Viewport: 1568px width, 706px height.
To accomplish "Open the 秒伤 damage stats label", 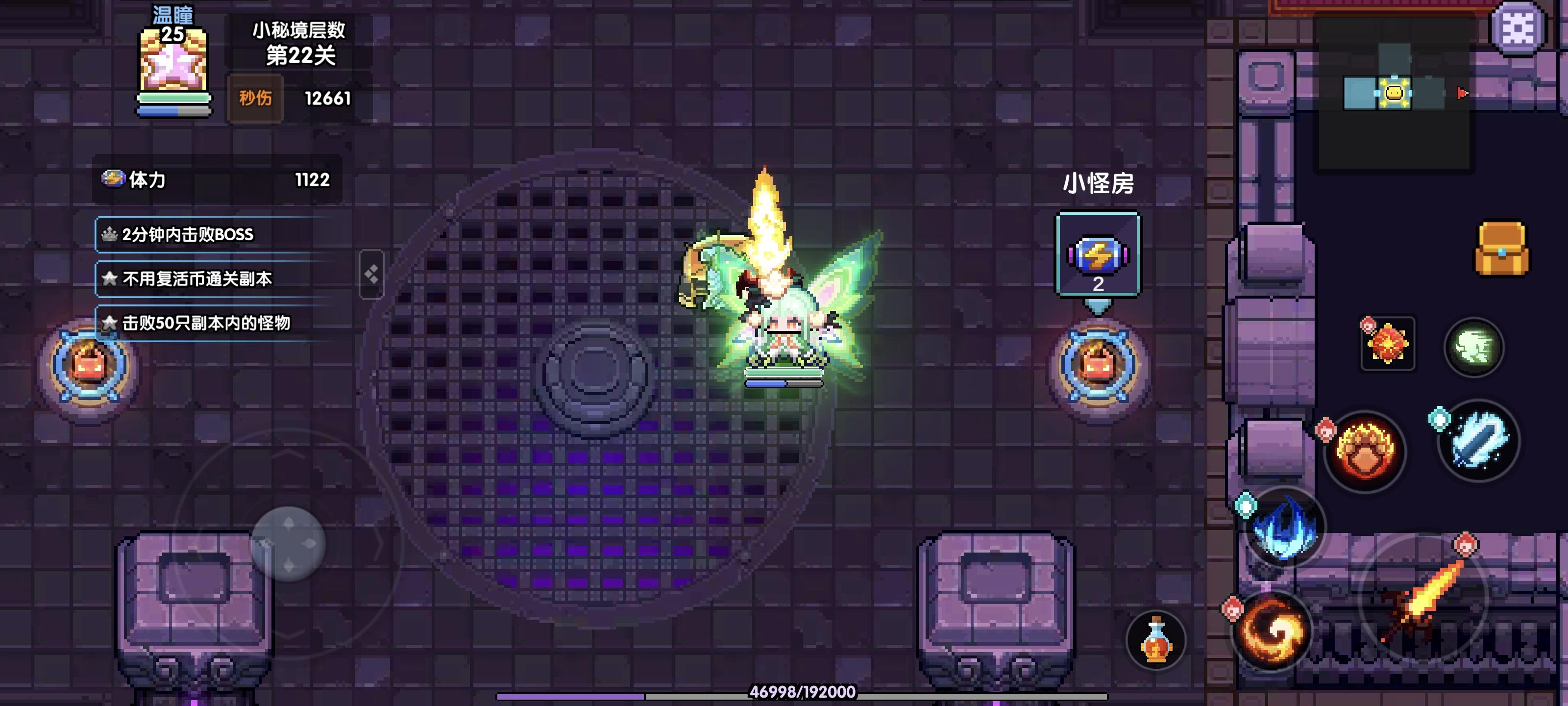I will coord(256,98).
